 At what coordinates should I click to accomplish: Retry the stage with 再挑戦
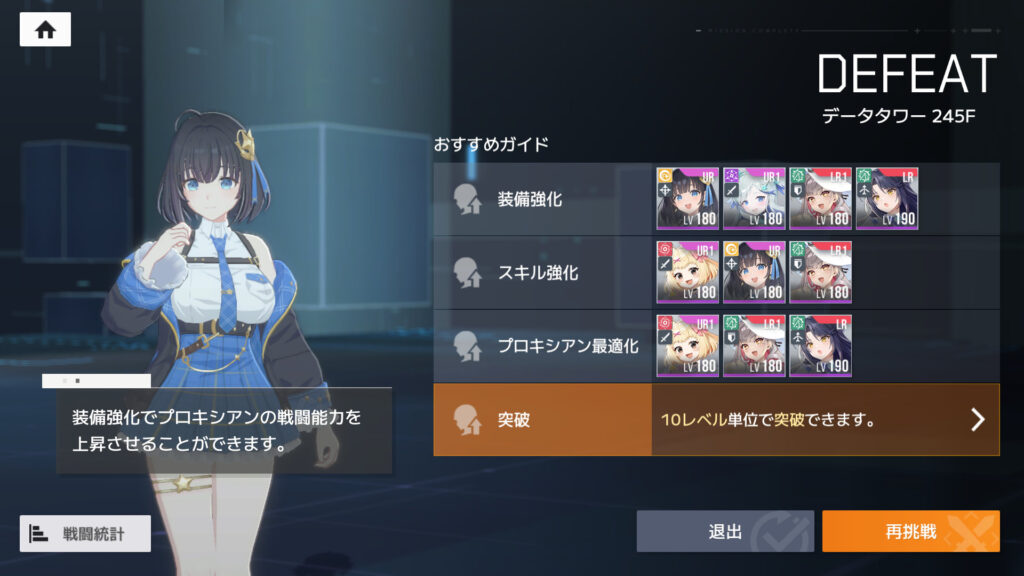(910, 531)
